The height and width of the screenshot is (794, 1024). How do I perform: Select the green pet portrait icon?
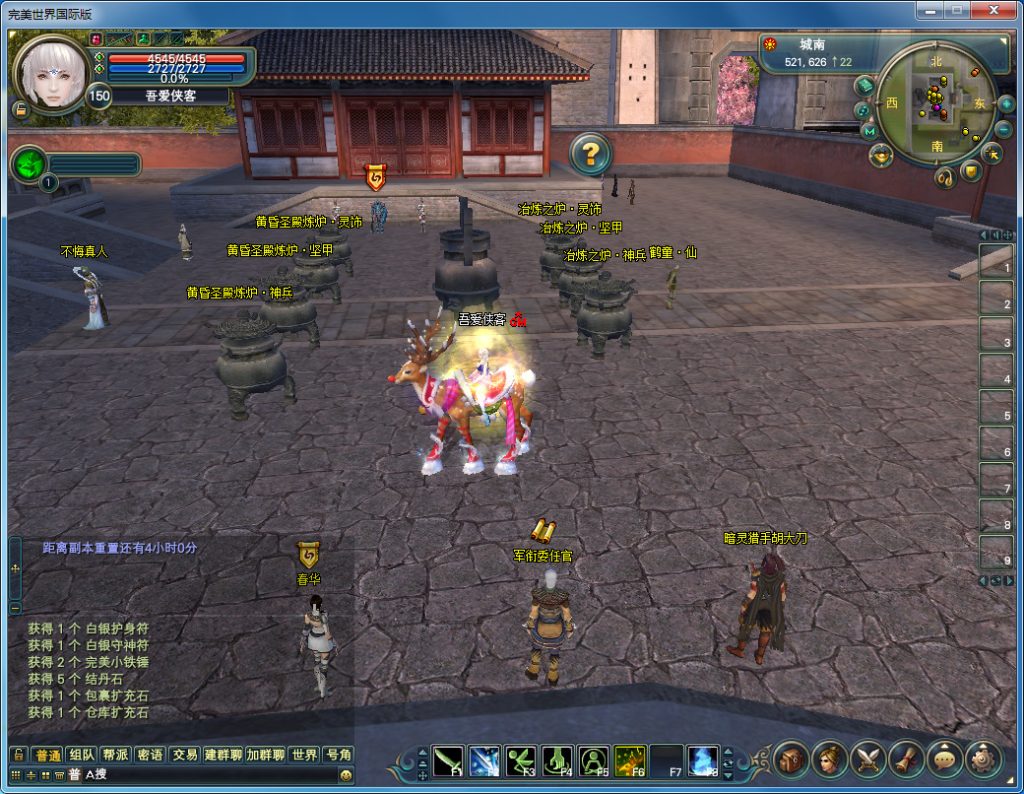coord(29,164)
